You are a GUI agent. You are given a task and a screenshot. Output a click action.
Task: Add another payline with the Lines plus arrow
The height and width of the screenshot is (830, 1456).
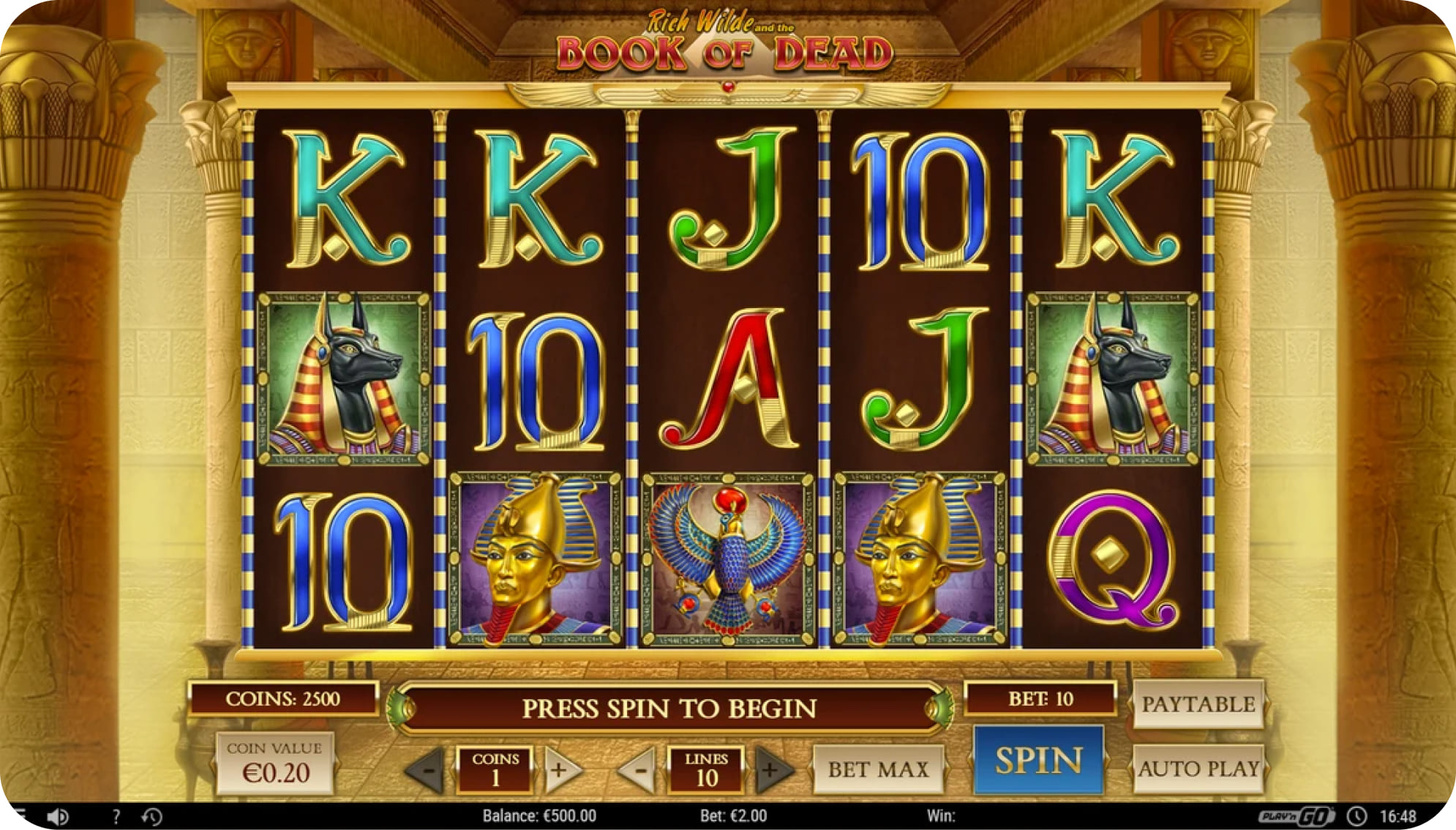(772, 769)
